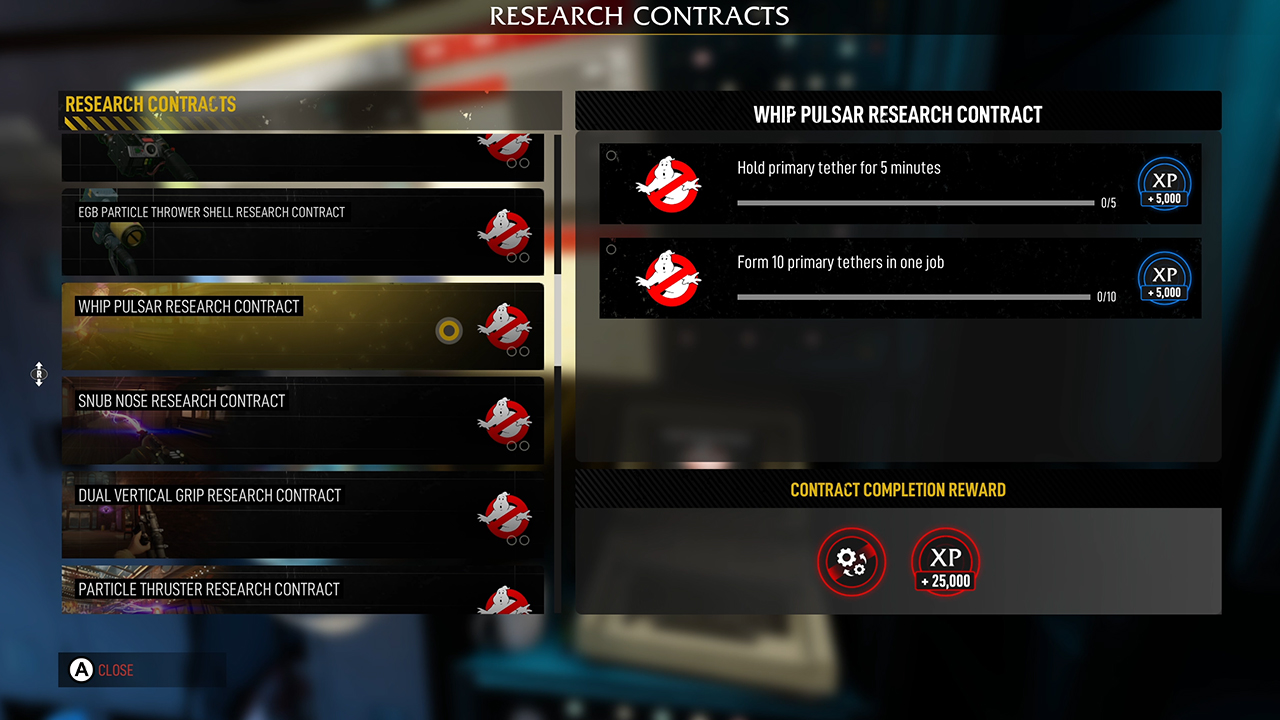Screen dimensions: 1280x720
Task: Click the progress bar for 'Hold primary tether for 5 minutes'
Action: pyautogui.click(x=915, y=202)
